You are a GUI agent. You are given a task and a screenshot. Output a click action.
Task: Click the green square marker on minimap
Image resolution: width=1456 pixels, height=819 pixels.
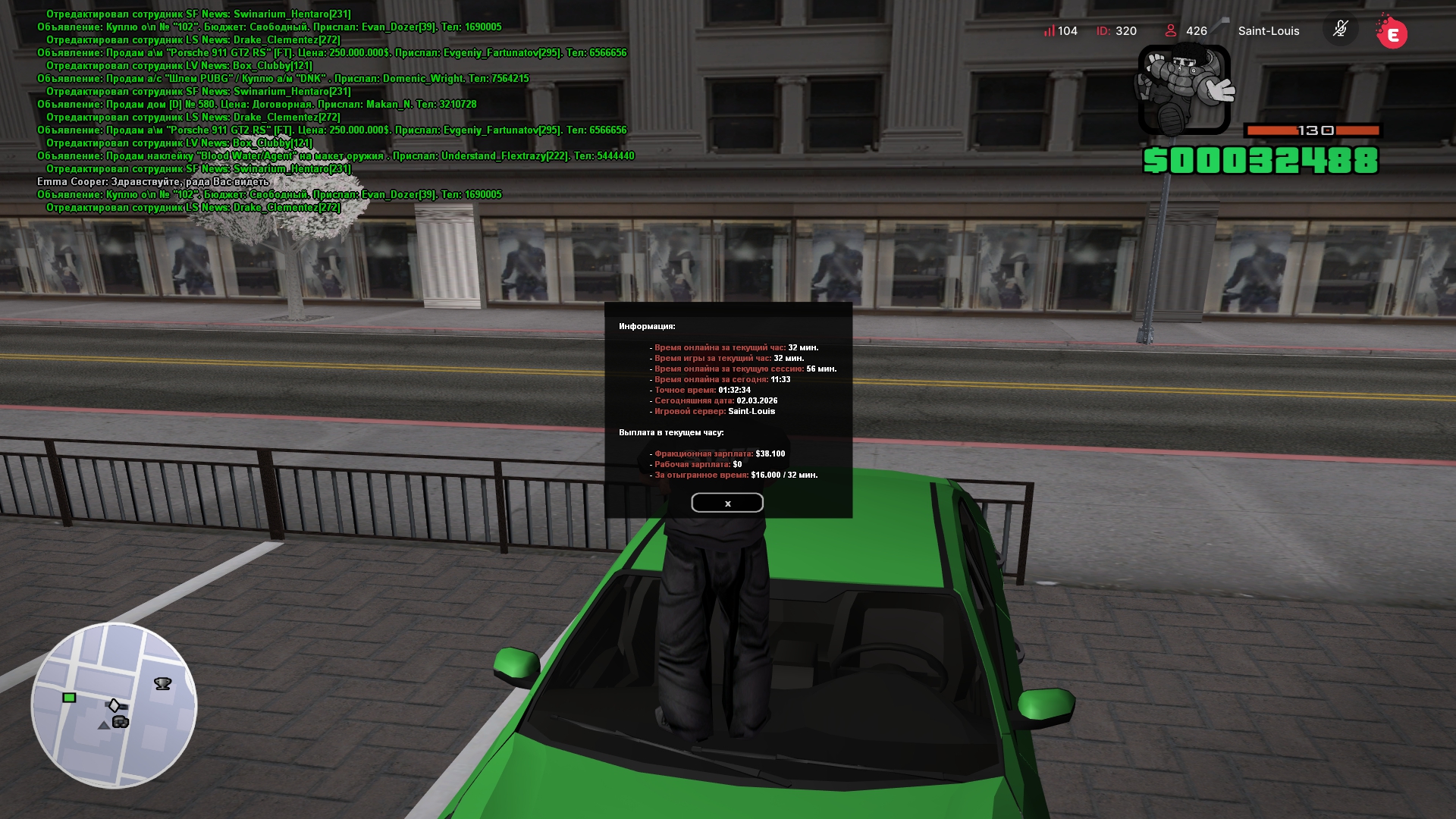coord(69,698)
